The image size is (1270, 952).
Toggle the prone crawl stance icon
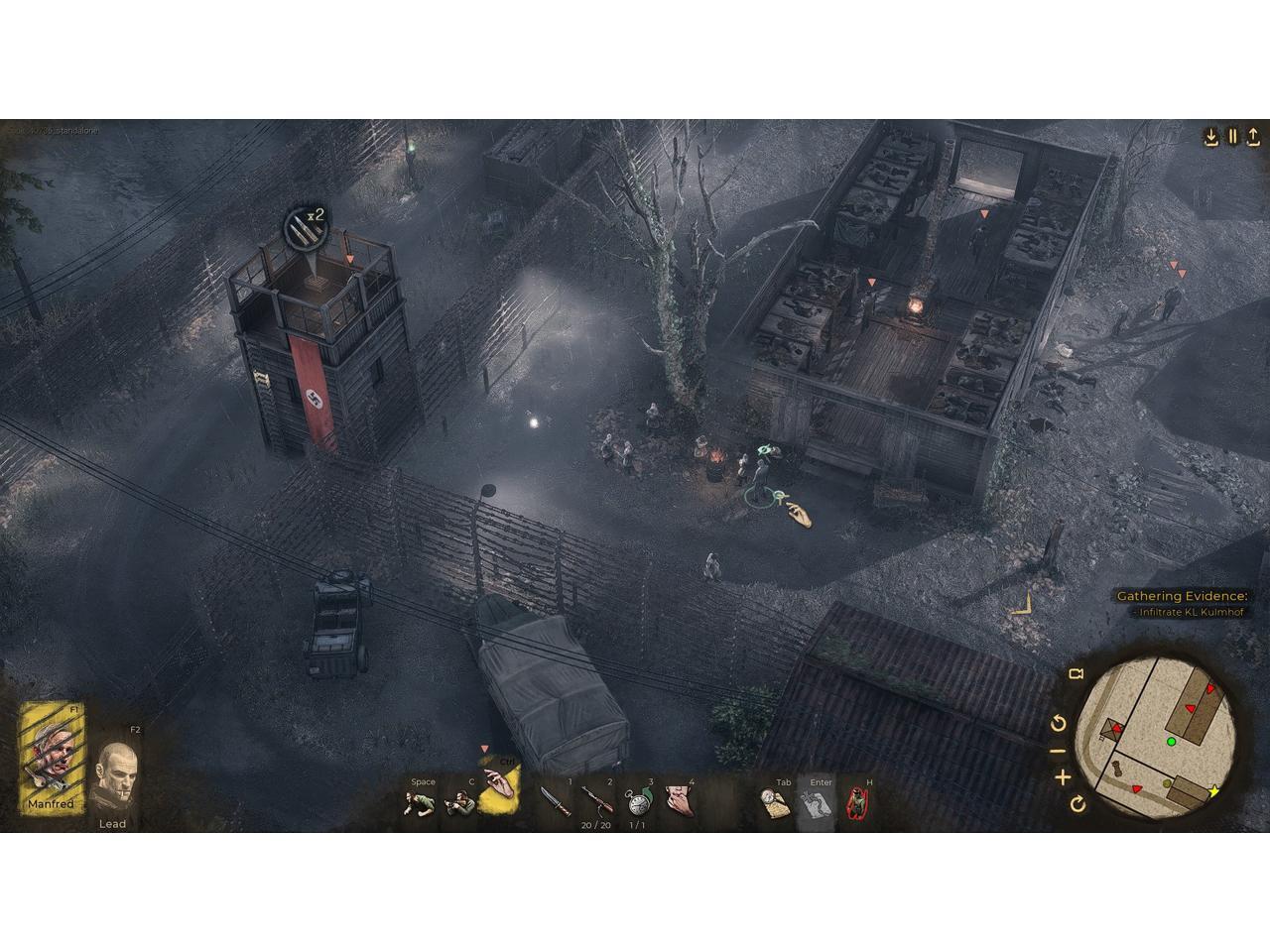[419, 802]
